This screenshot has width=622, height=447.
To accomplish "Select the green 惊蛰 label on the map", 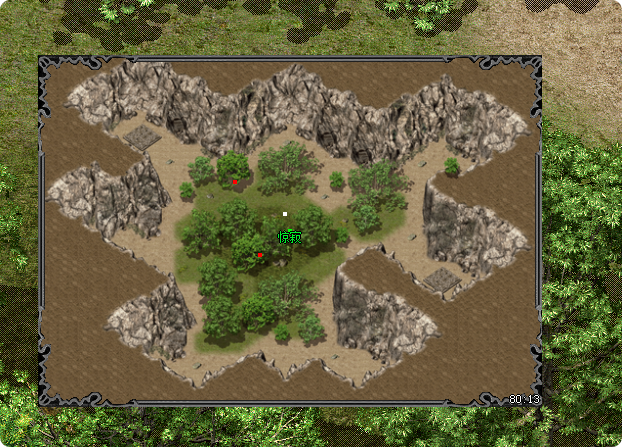I will (x=289, y=237).
